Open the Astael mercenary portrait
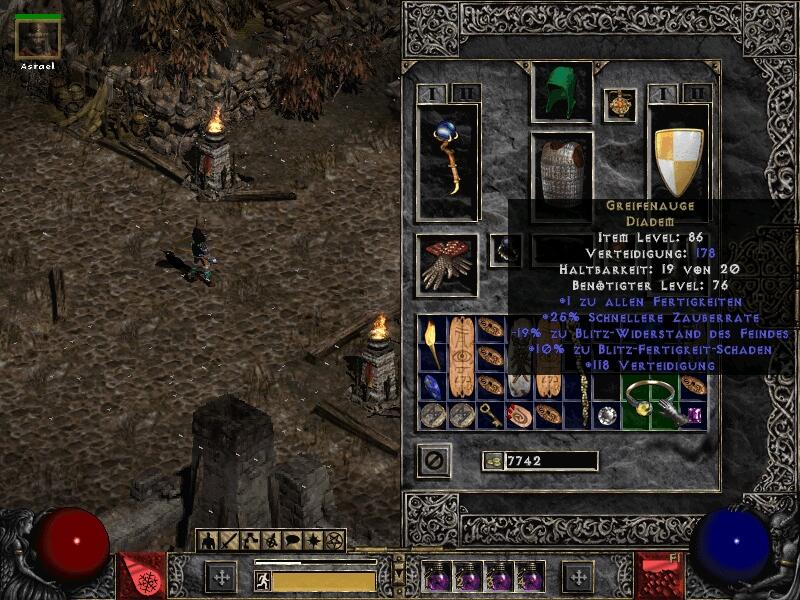The width and height of the screenshot is (800, 600). [38, 39]
